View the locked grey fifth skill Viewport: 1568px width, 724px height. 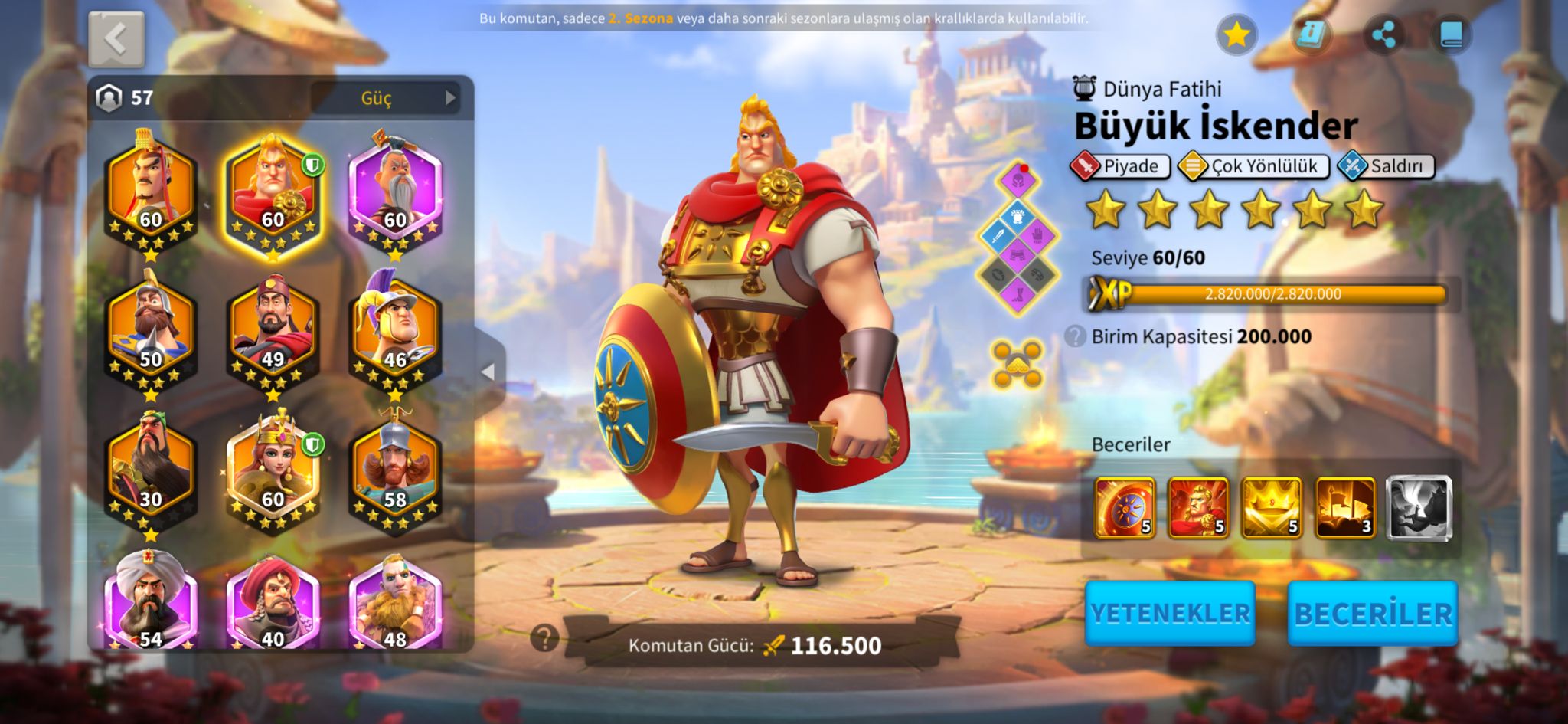(x=1419, y=506)
